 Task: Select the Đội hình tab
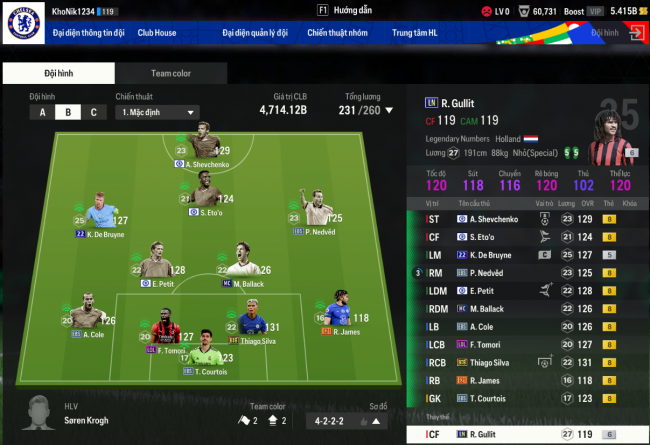(x=58, y=73)
